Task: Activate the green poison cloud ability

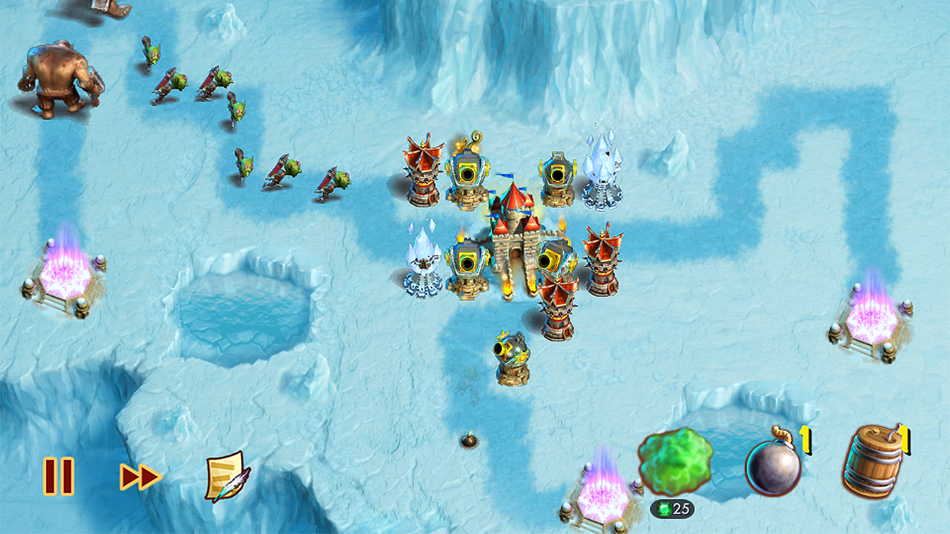Action: click(674, 463)
